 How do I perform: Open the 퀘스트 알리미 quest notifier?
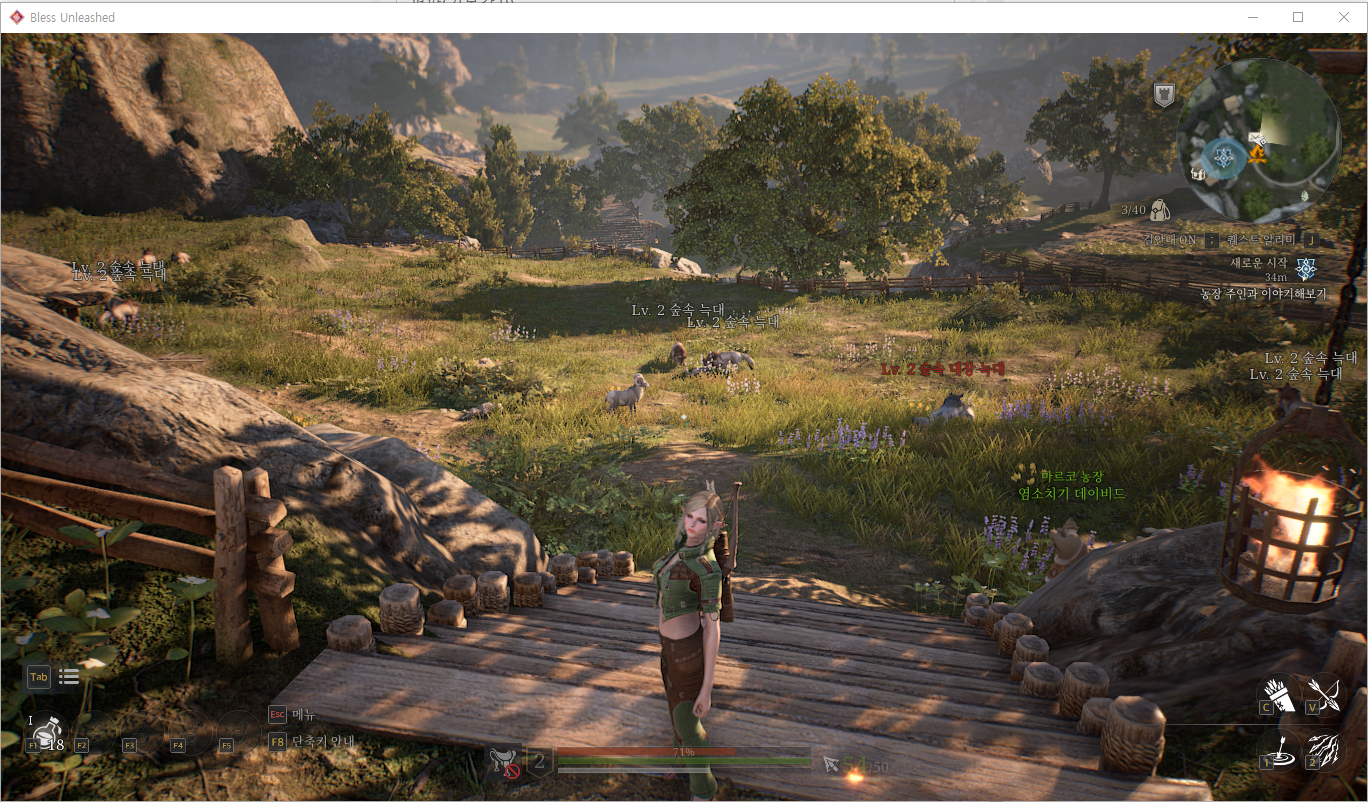[1264, 240]
